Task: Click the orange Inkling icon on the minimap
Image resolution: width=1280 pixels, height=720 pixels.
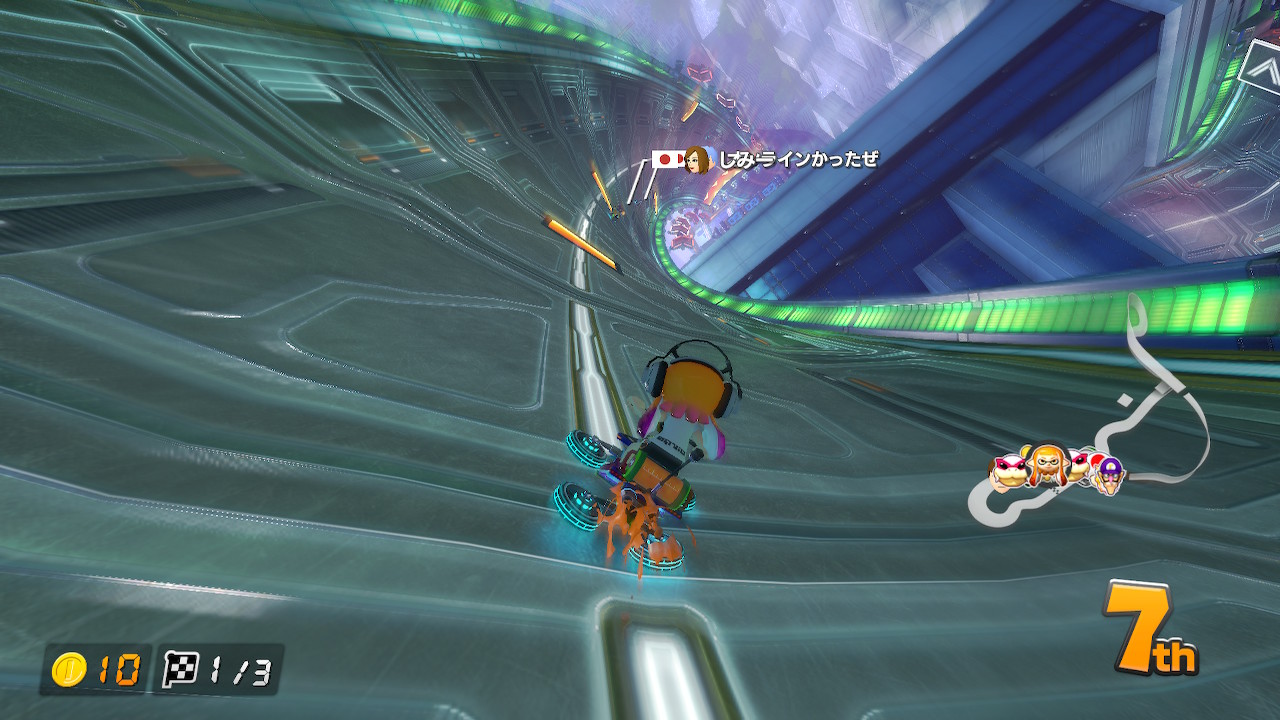Action: 1045,464
